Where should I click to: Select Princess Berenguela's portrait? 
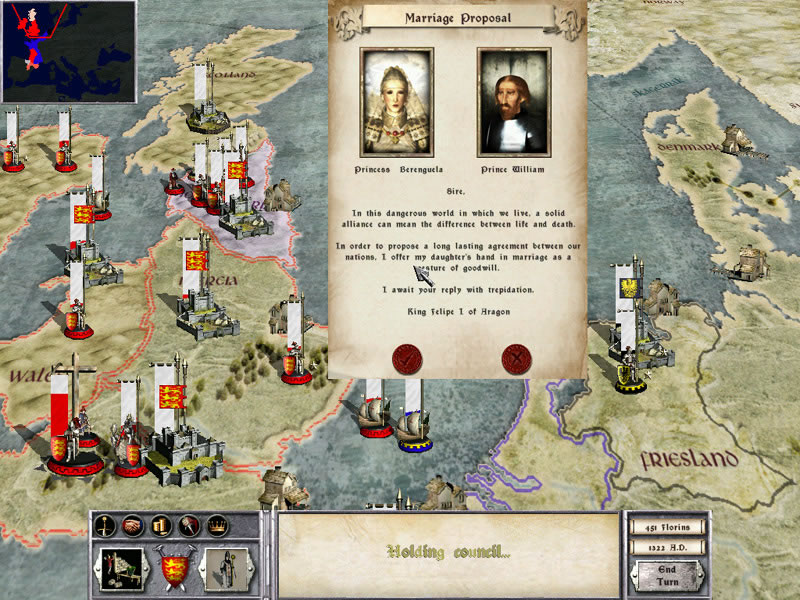click(396, 99)
